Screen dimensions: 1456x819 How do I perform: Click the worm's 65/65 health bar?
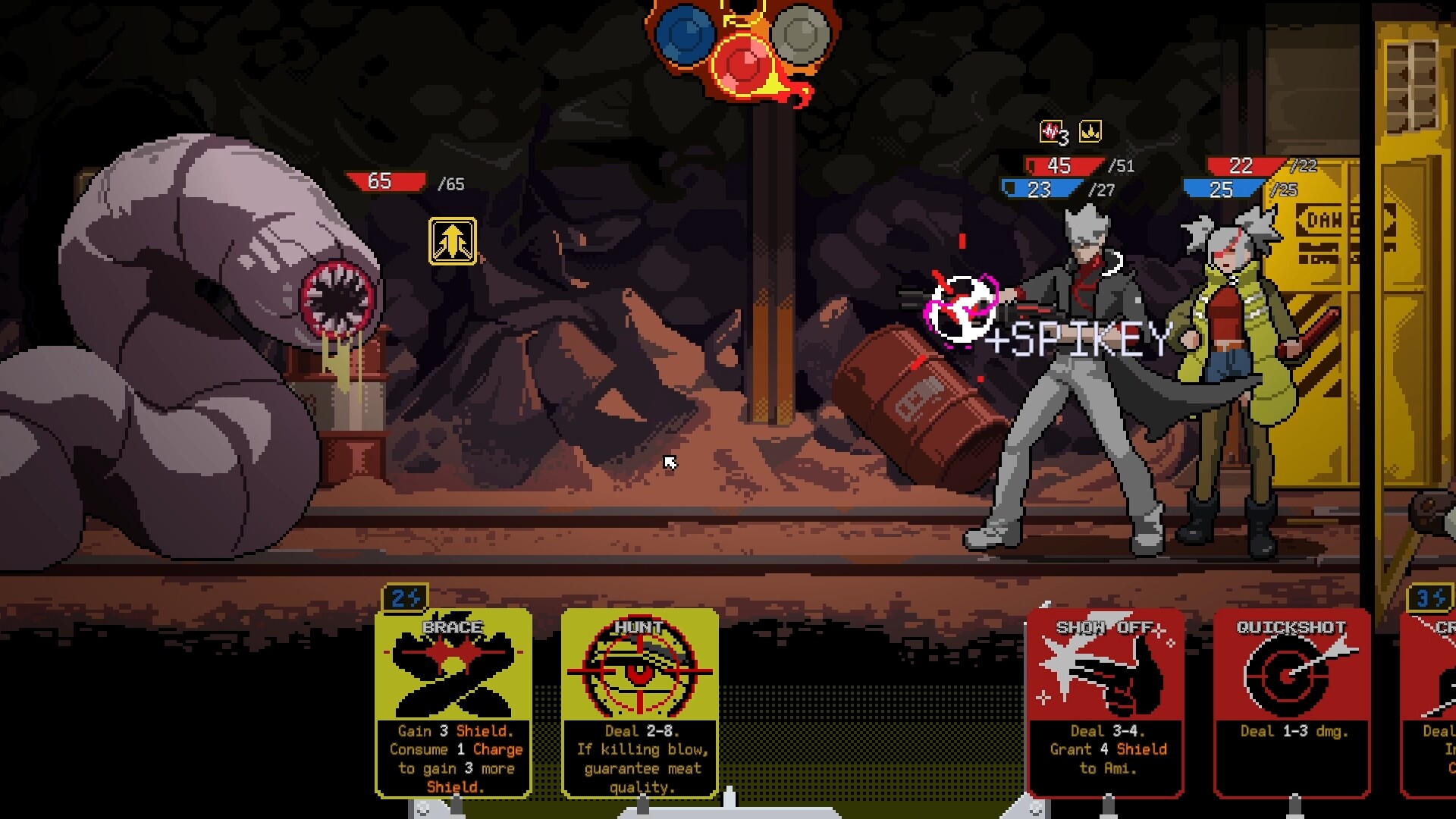[385, 182]
